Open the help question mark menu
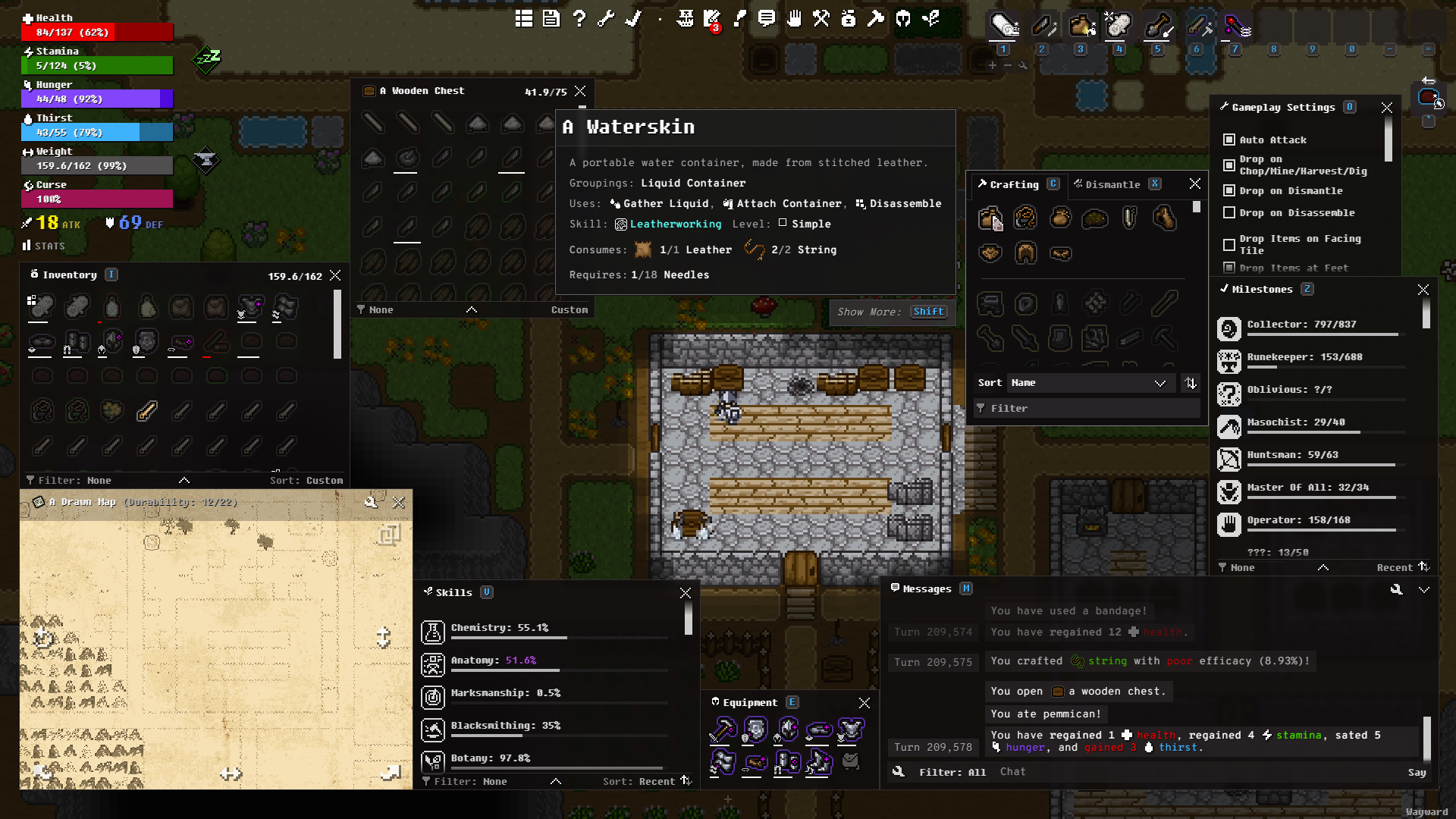The width and height of the screenshot is (1456, 819). pos(579,19)
